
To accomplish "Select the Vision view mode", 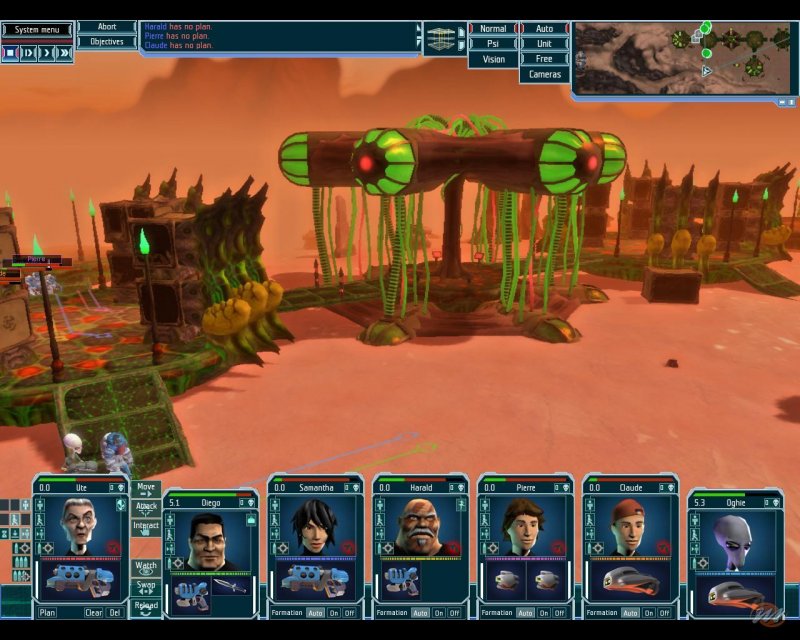I will tap(493, 59).
